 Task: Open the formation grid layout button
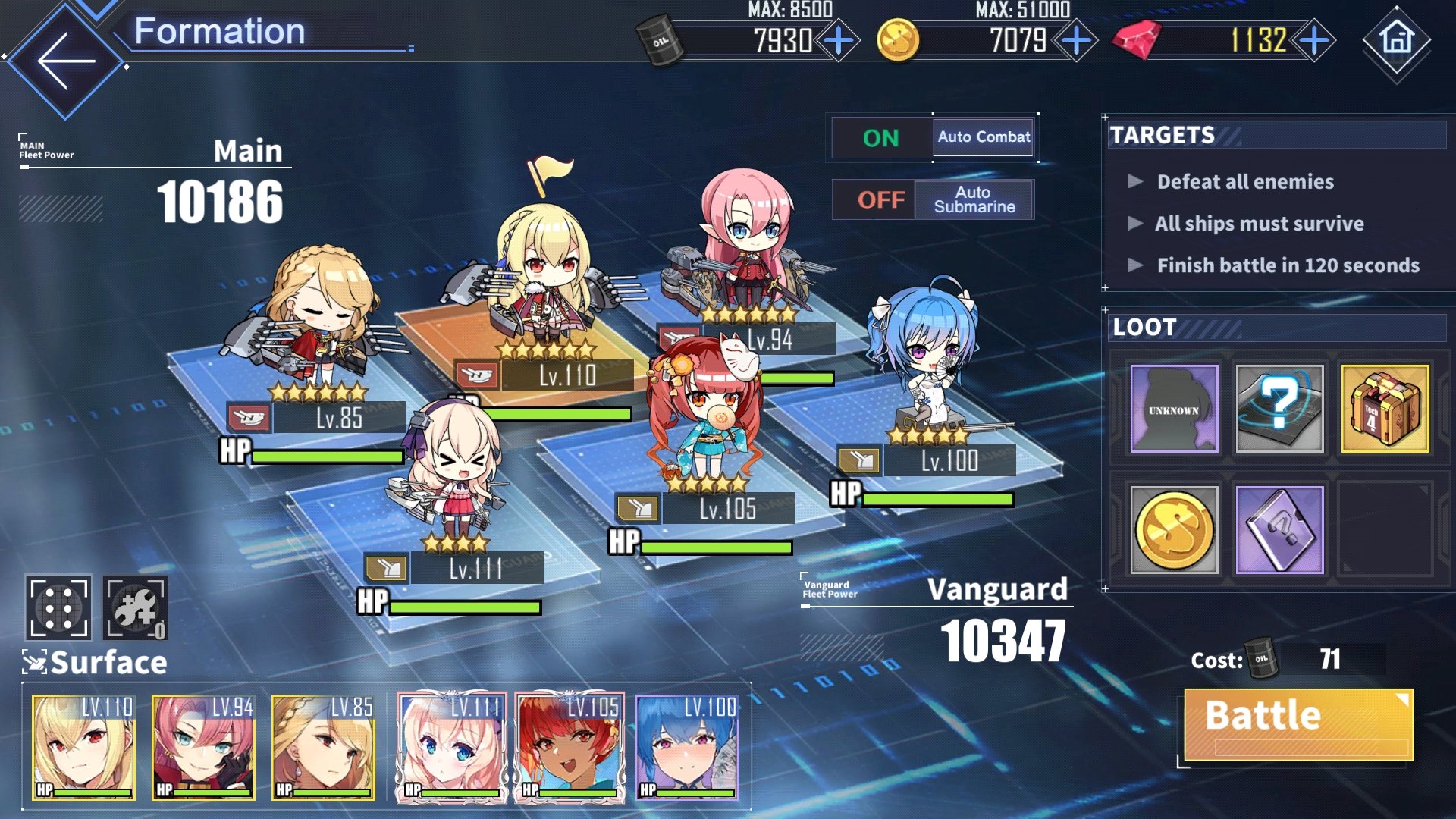(58, 607)
